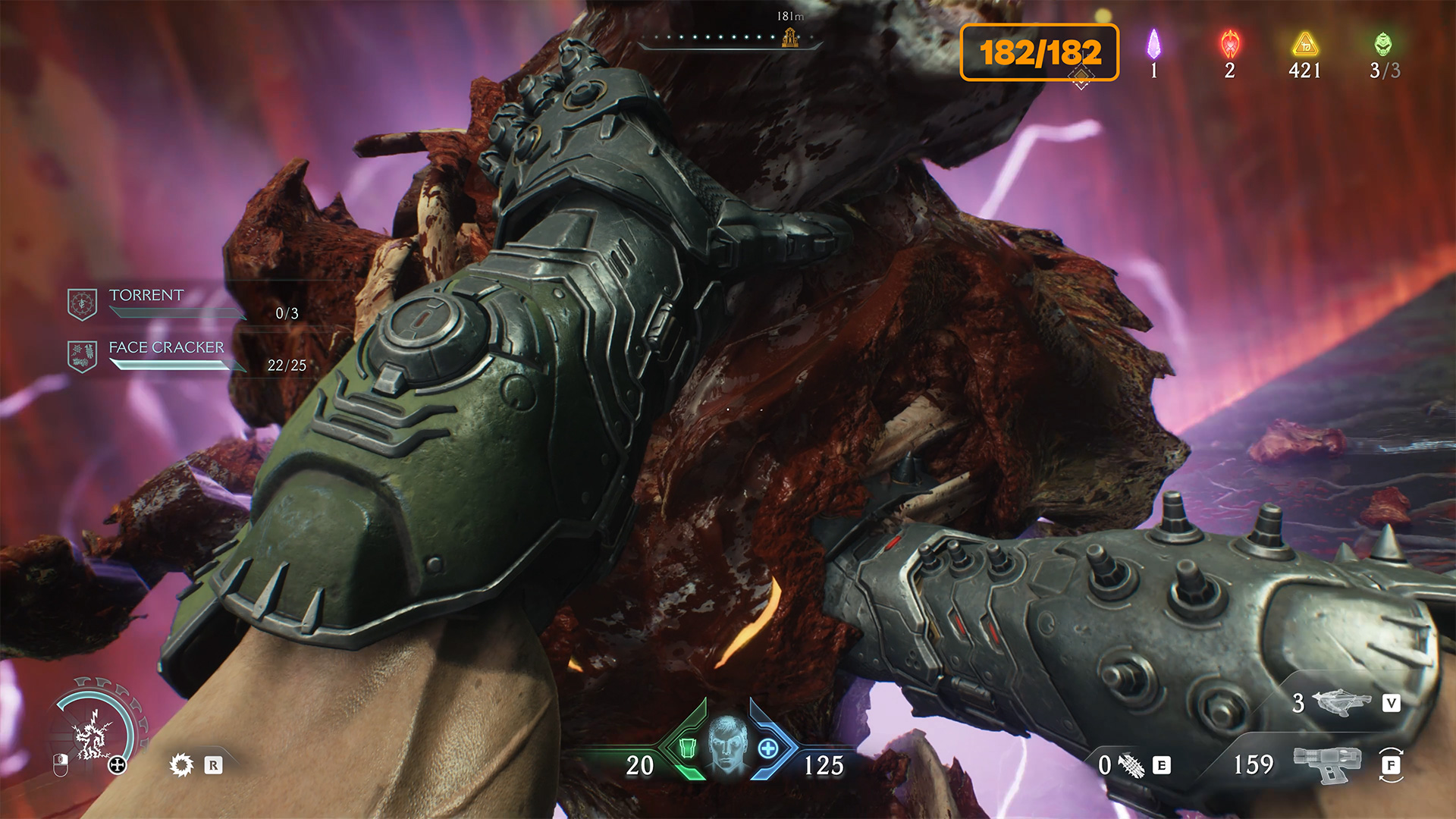Click the objective marker on the compass
The image size is (1456, 819).
789,37
